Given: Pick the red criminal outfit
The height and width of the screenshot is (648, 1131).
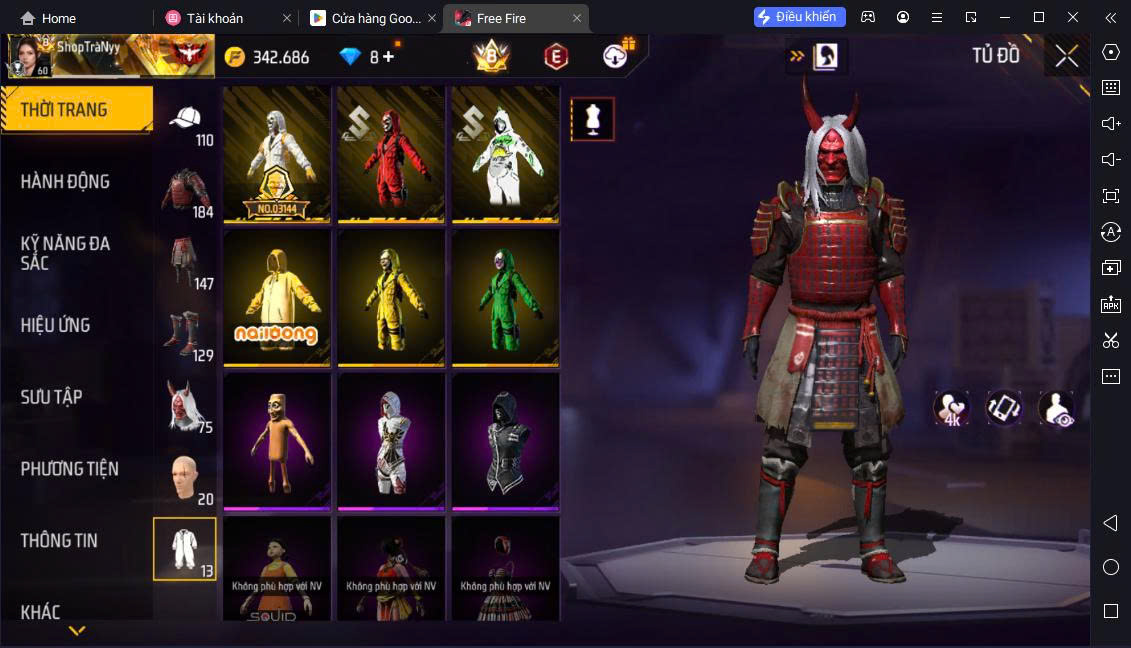Looking at the screenshot, I should [391, 153].
